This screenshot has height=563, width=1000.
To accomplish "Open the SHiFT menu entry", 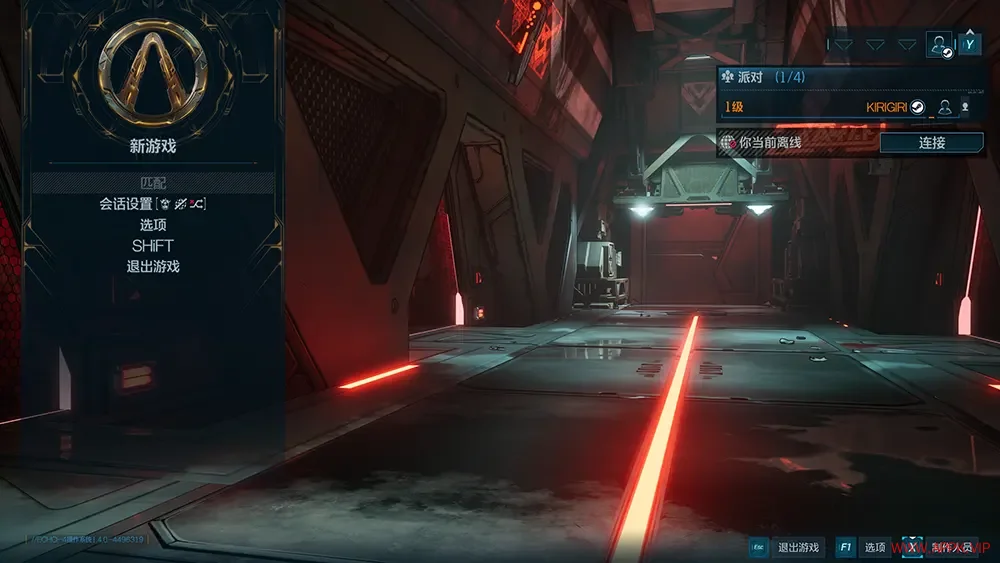I will click(153, 246).
